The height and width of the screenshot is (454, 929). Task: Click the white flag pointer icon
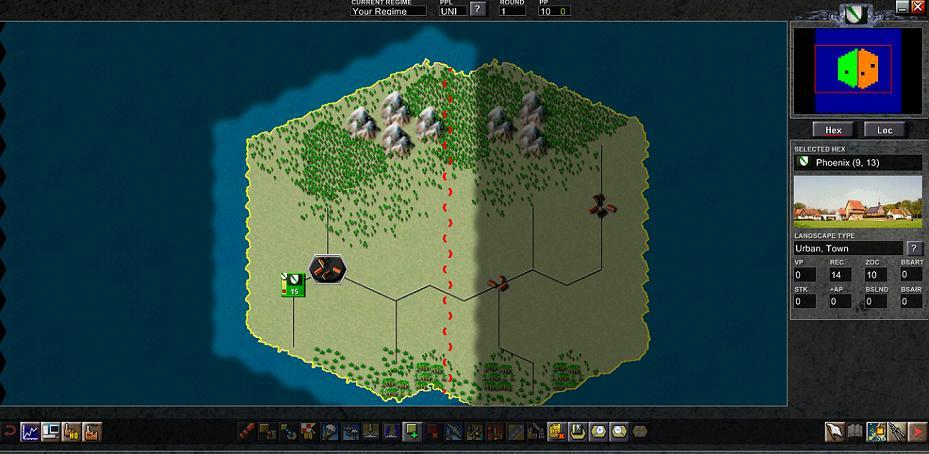coord(833,432)
